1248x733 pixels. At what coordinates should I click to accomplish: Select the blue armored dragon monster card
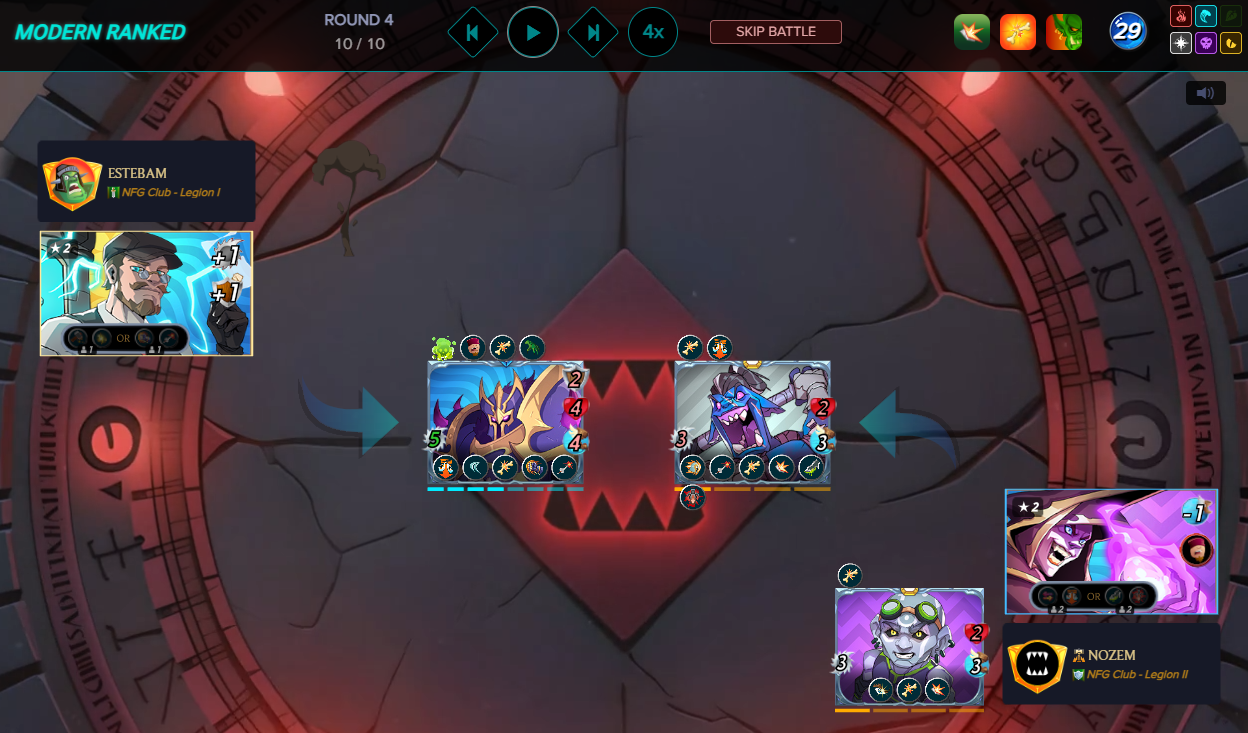(x=505, y=422)
